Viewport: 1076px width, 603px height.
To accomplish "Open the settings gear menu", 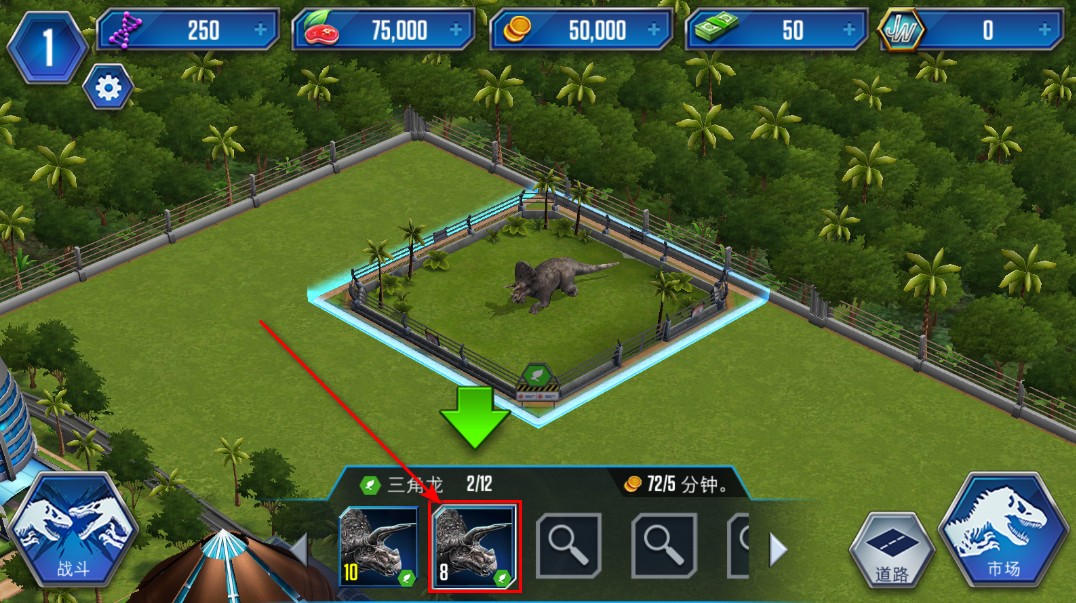I will pyautogui.click(x=107, y=89).
